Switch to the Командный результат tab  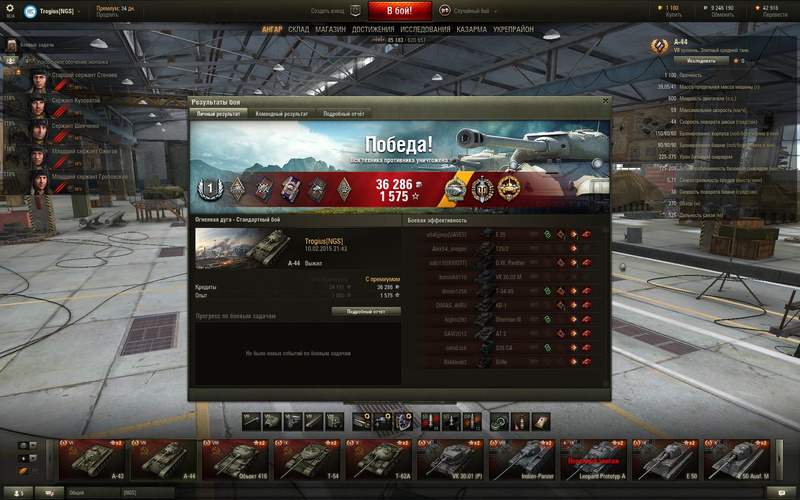point(282,114)
